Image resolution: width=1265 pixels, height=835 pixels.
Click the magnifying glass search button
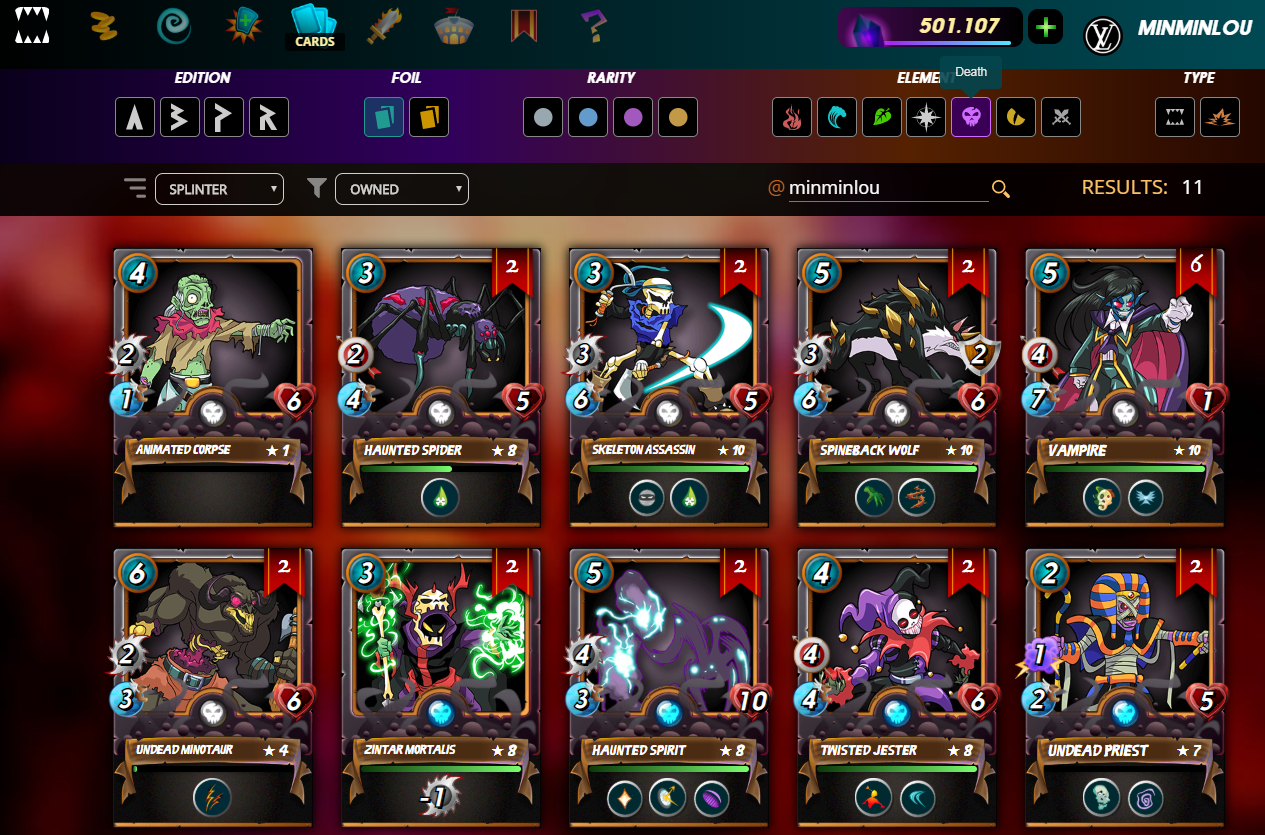[1000, 189]
